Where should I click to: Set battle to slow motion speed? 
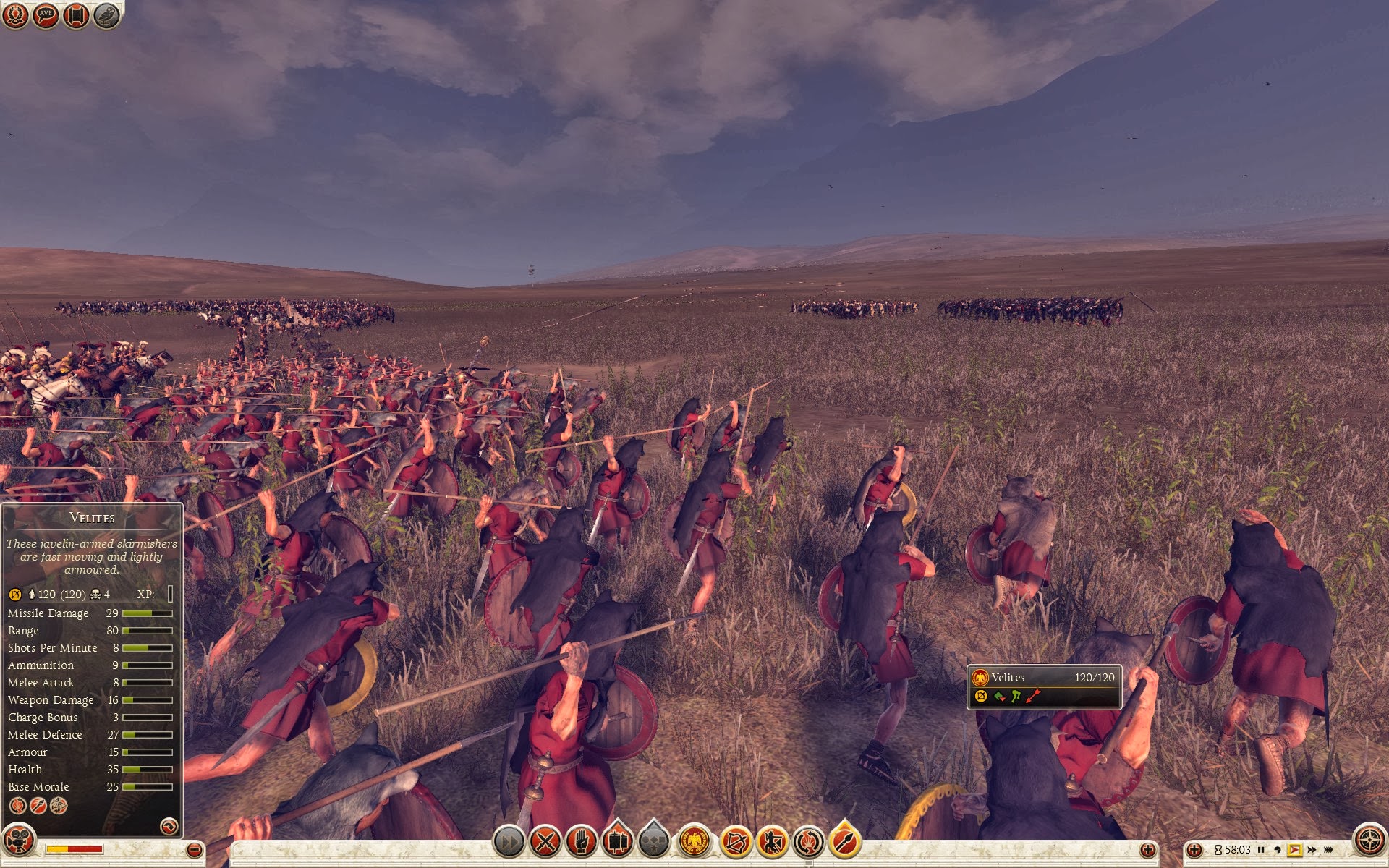tap(1278, 850)
